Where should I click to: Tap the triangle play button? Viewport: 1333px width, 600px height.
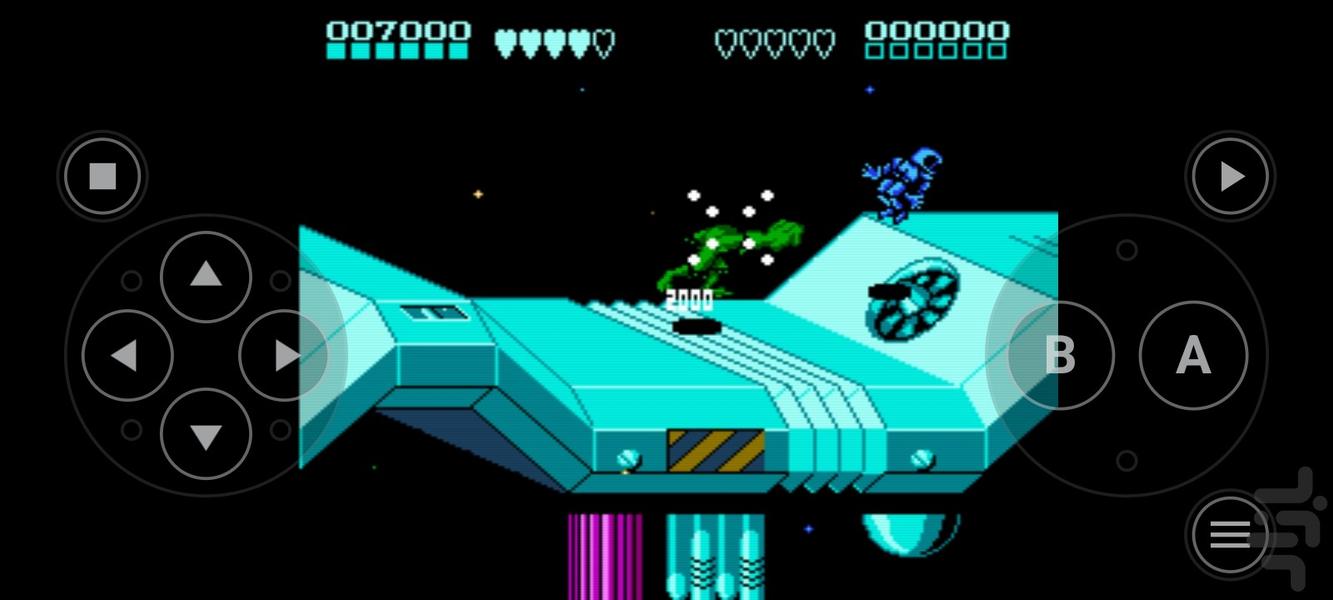click(1230, 177)
